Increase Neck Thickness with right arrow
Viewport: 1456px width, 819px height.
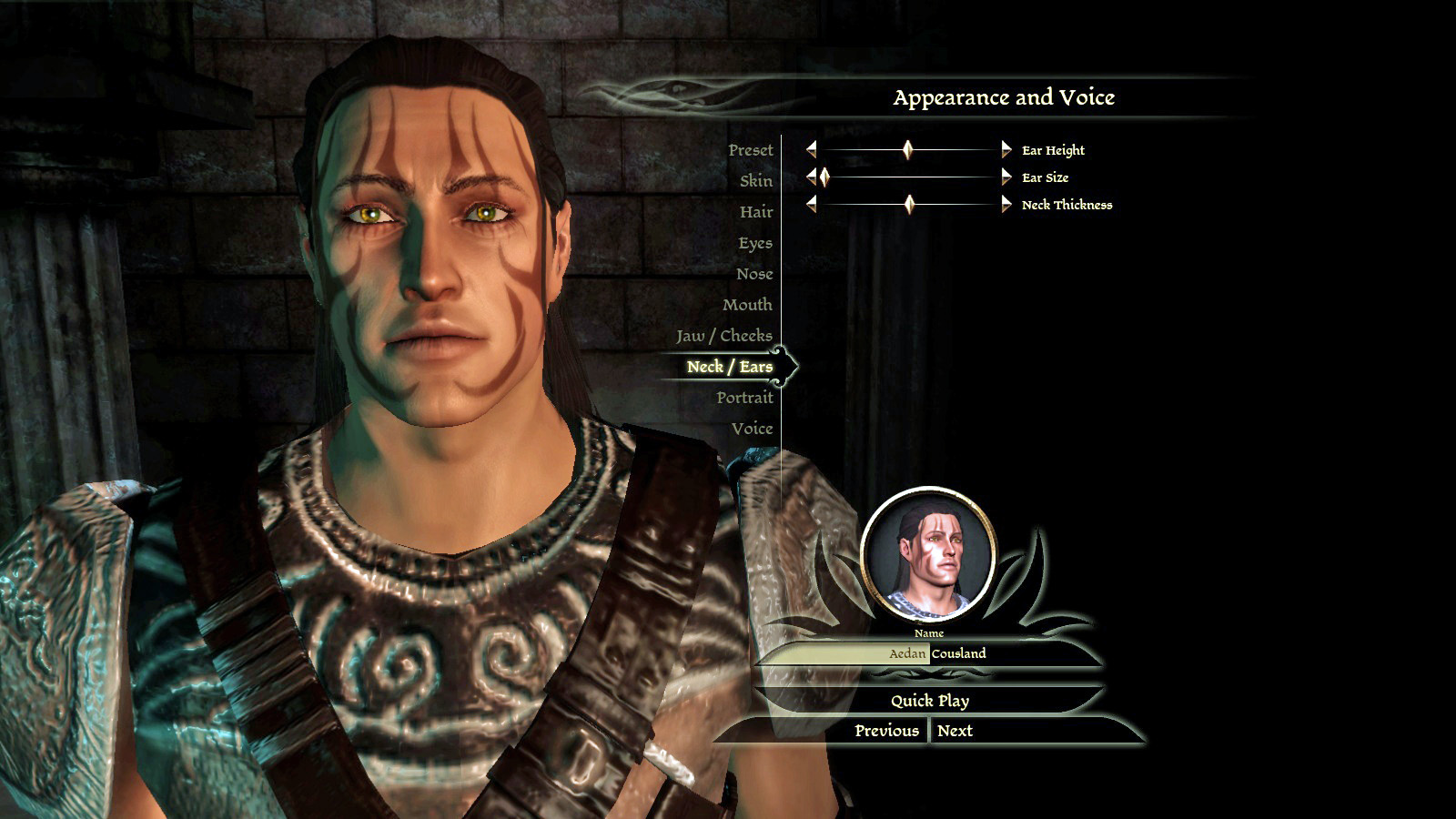[1006, 205]
